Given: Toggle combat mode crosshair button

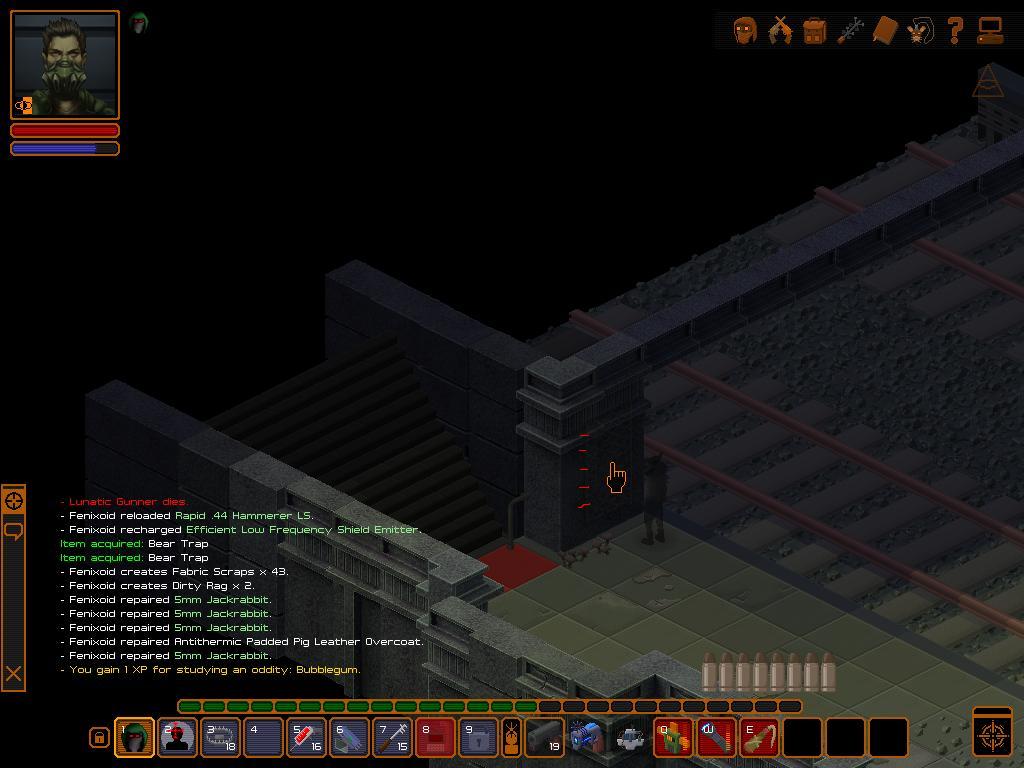Looking at the screenshot, I should click(992, 733).
